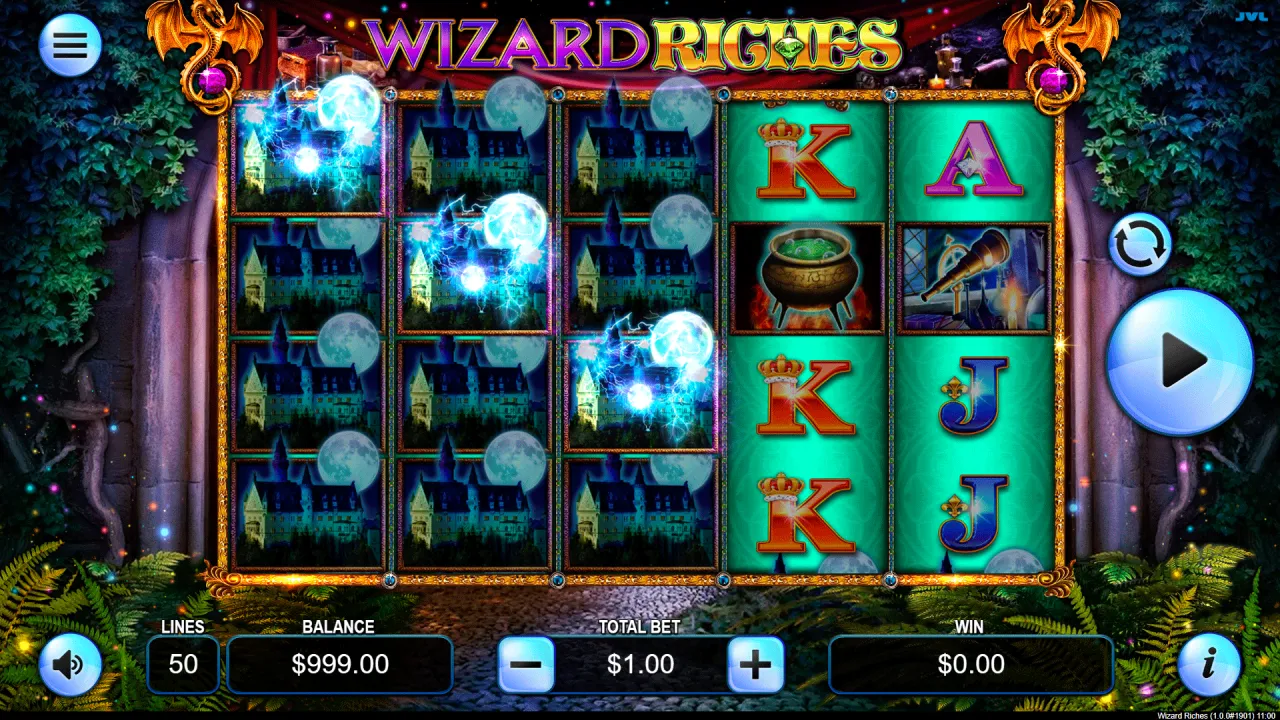Viewport: 1280px width, 720px height.
Task: Click the Total Bet amount field
Action: point(640,664)
